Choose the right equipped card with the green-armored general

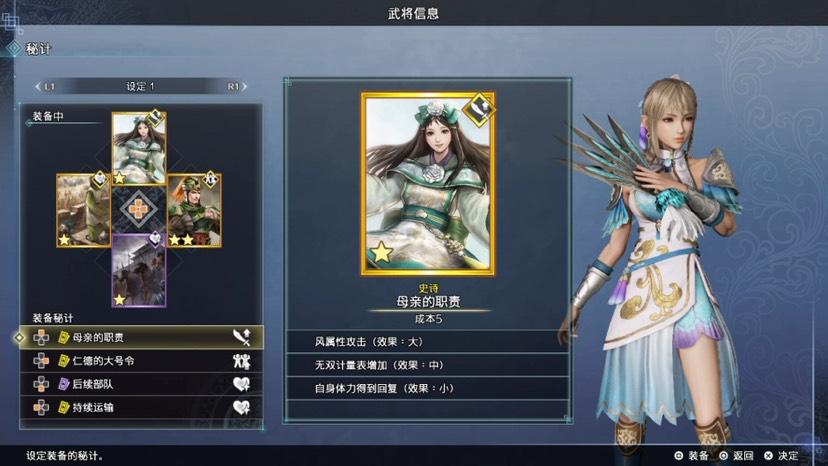(193, 210)
